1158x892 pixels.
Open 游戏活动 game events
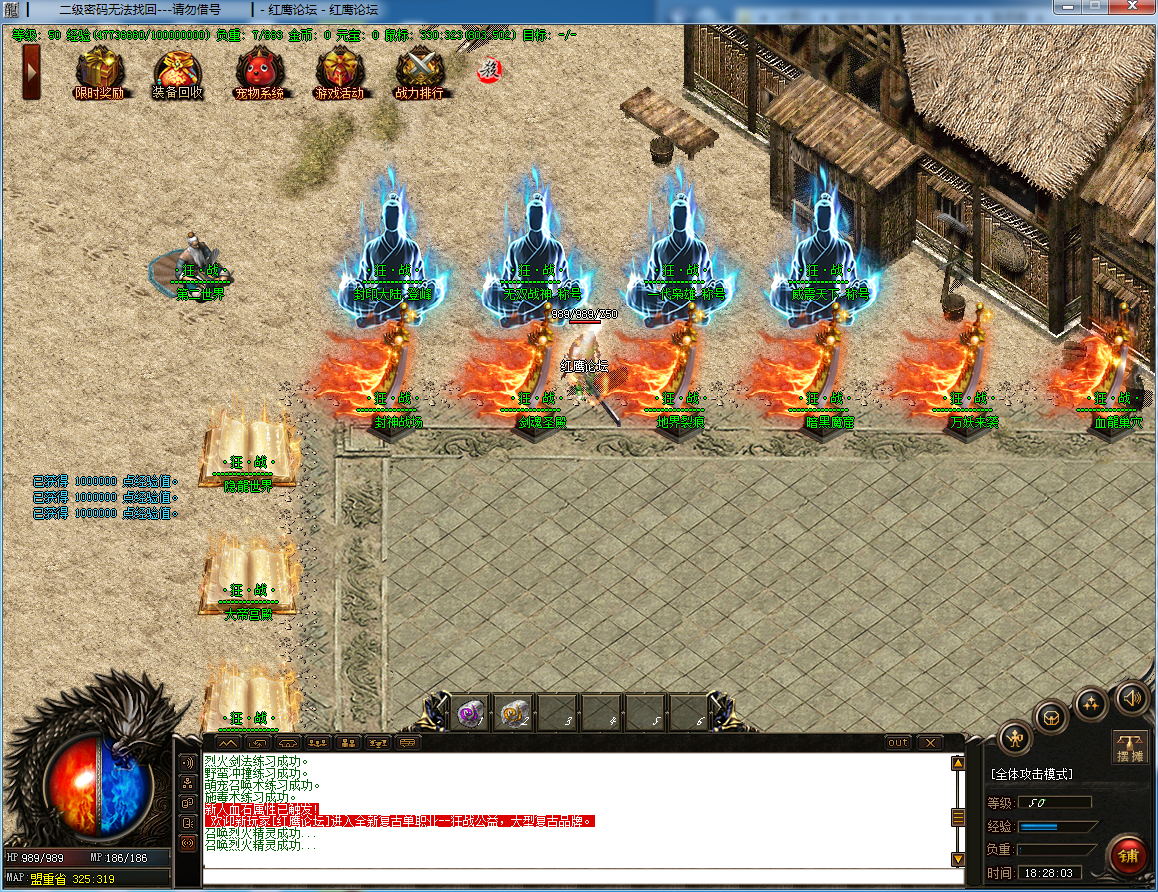tap(339, 72)
